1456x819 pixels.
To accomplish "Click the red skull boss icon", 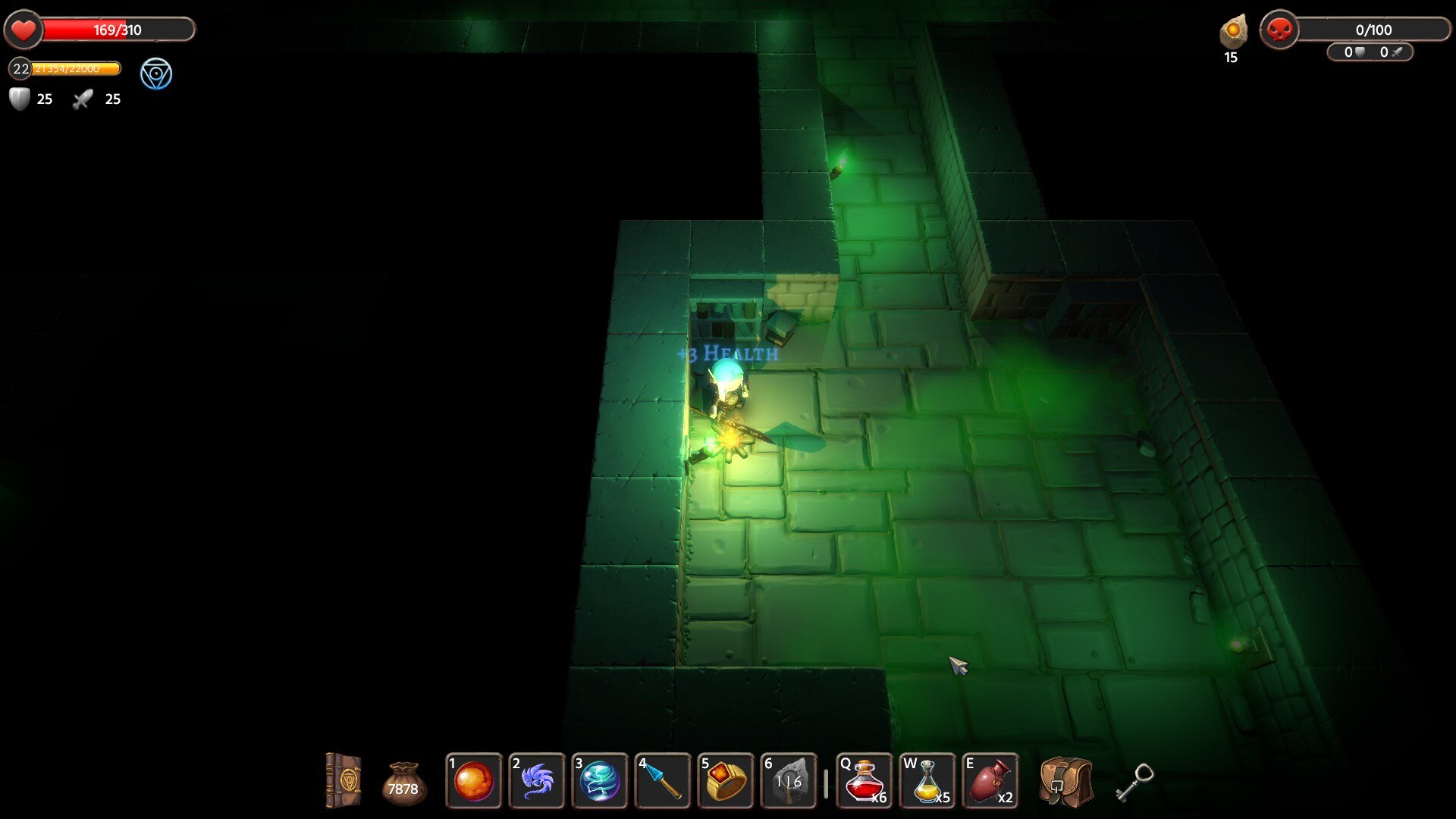I will tap(1279, 30).
